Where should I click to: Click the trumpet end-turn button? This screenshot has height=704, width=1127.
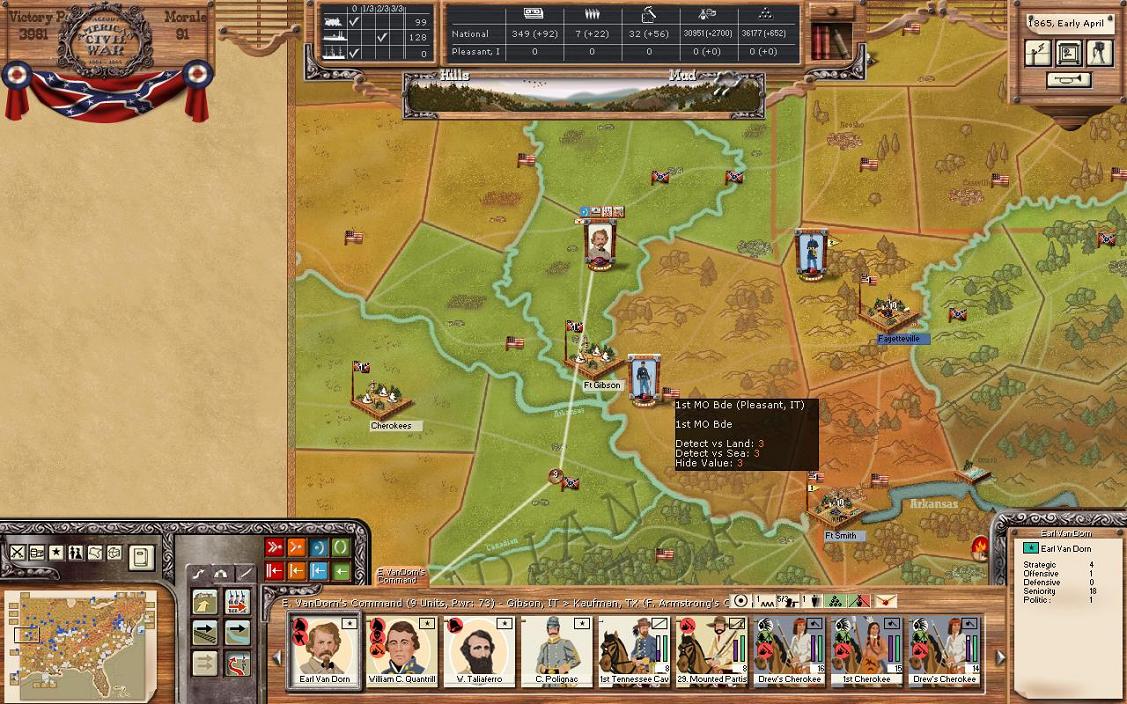1068,80
